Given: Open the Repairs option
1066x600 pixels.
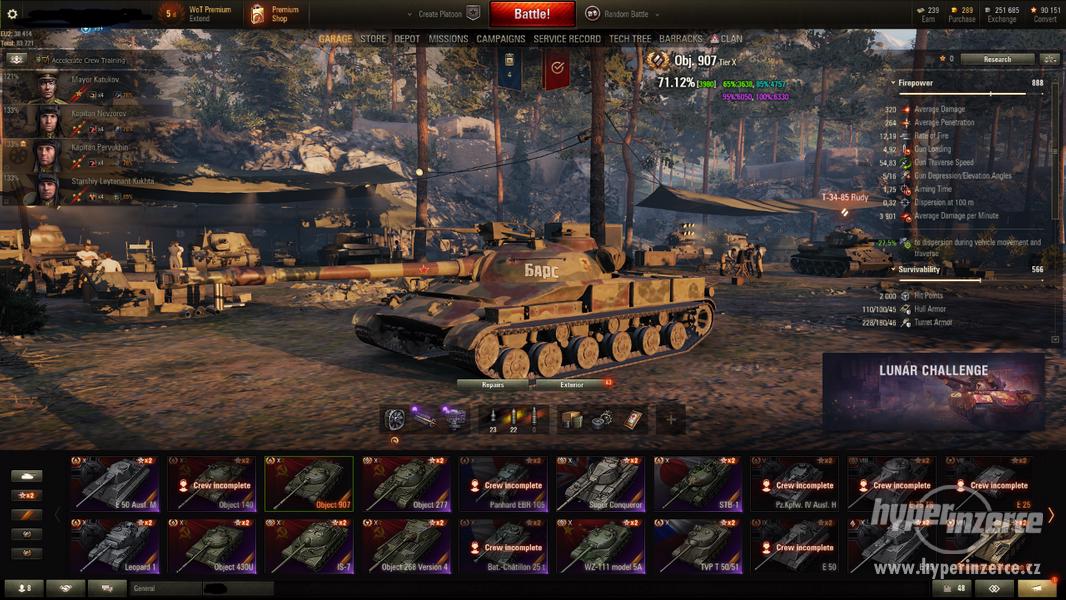Looking at the screenshot, I should point(493,384).
